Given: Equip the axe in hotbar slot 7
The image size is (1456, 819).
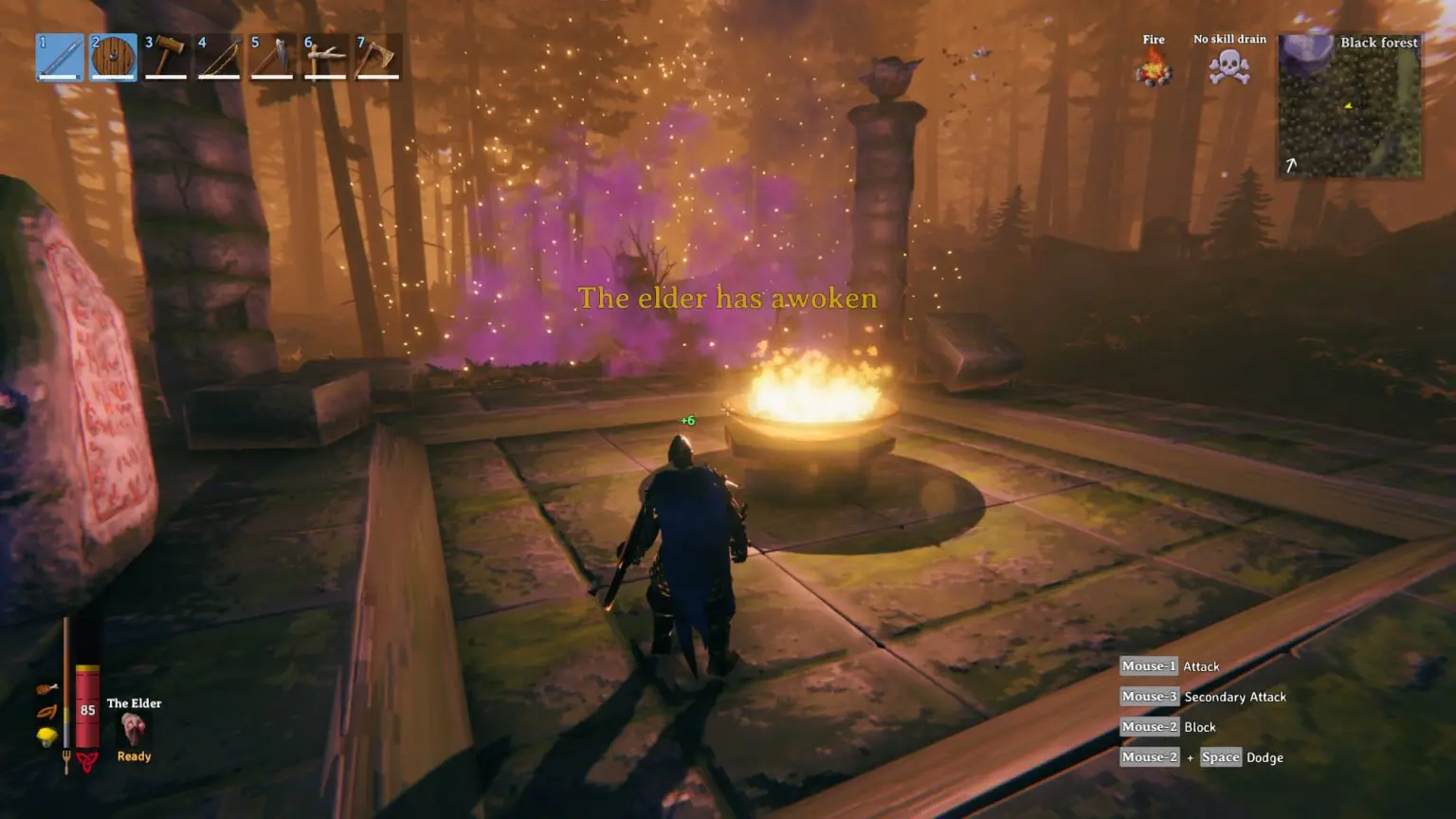Looking at the screenshot, I should (378, 55).
